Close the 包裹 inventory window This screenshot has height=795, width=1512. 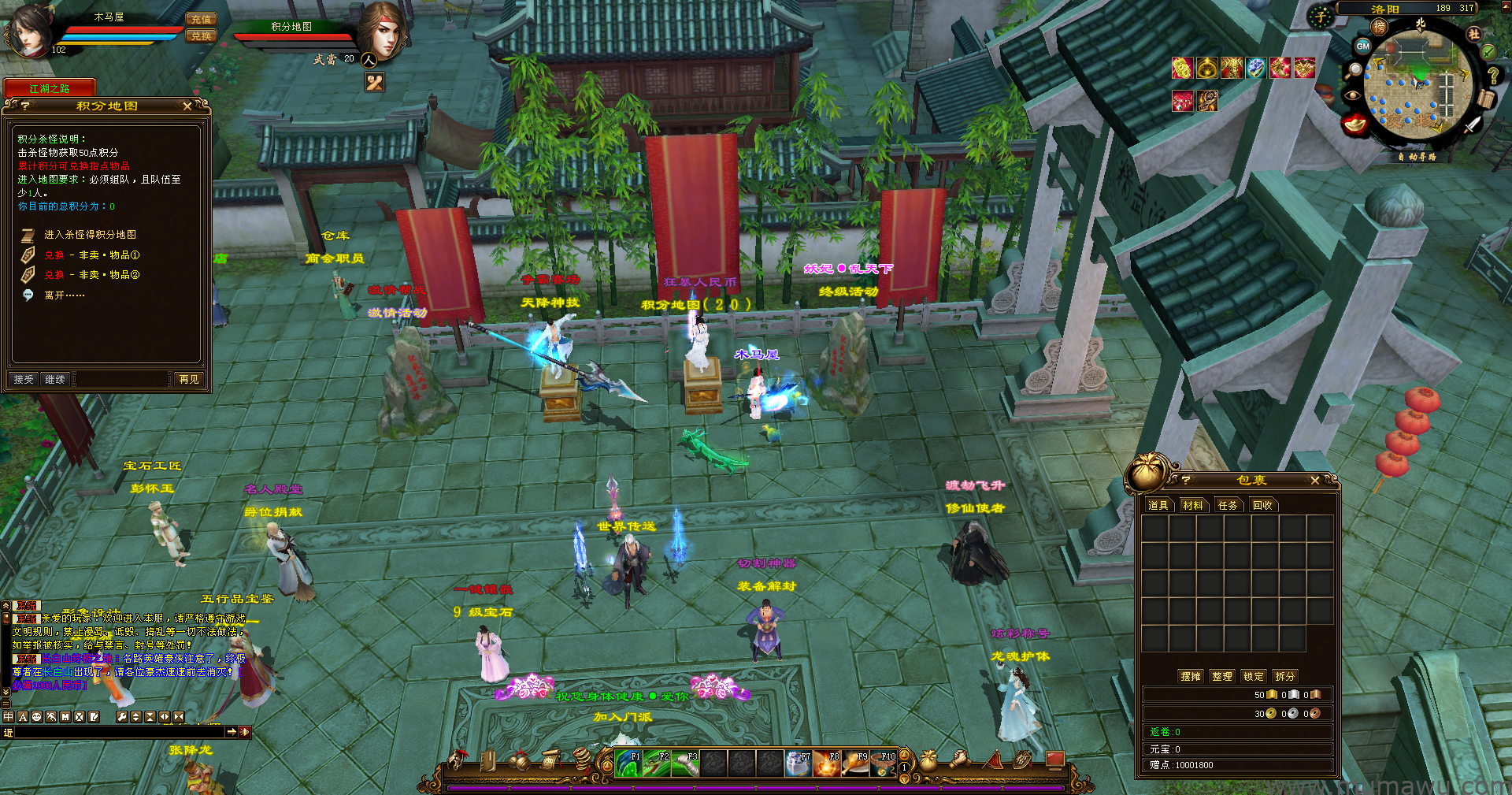pos(1314,481)
